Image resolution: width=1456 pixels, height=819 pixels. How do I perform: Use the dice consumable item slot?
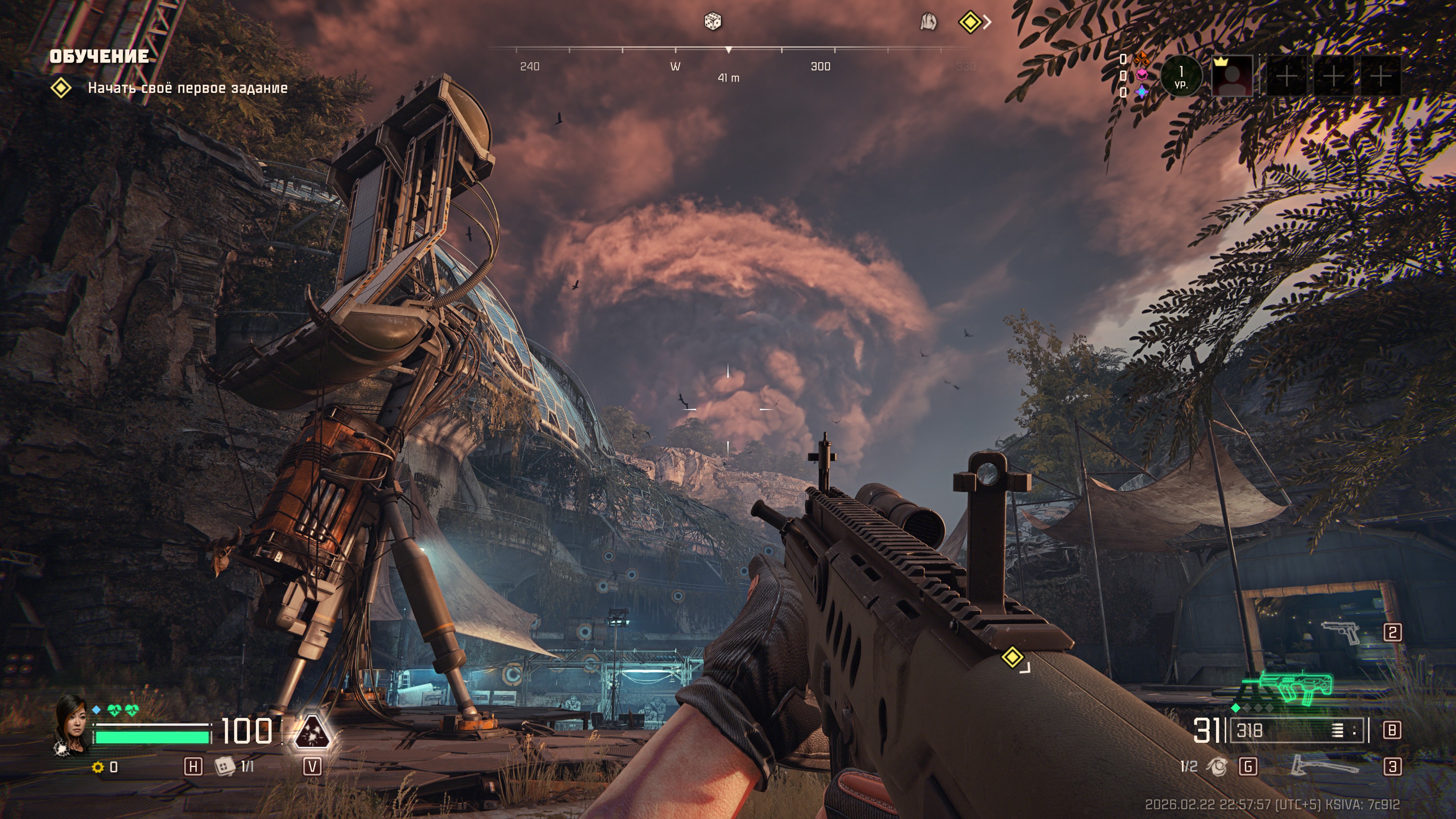tap(224, 766)
